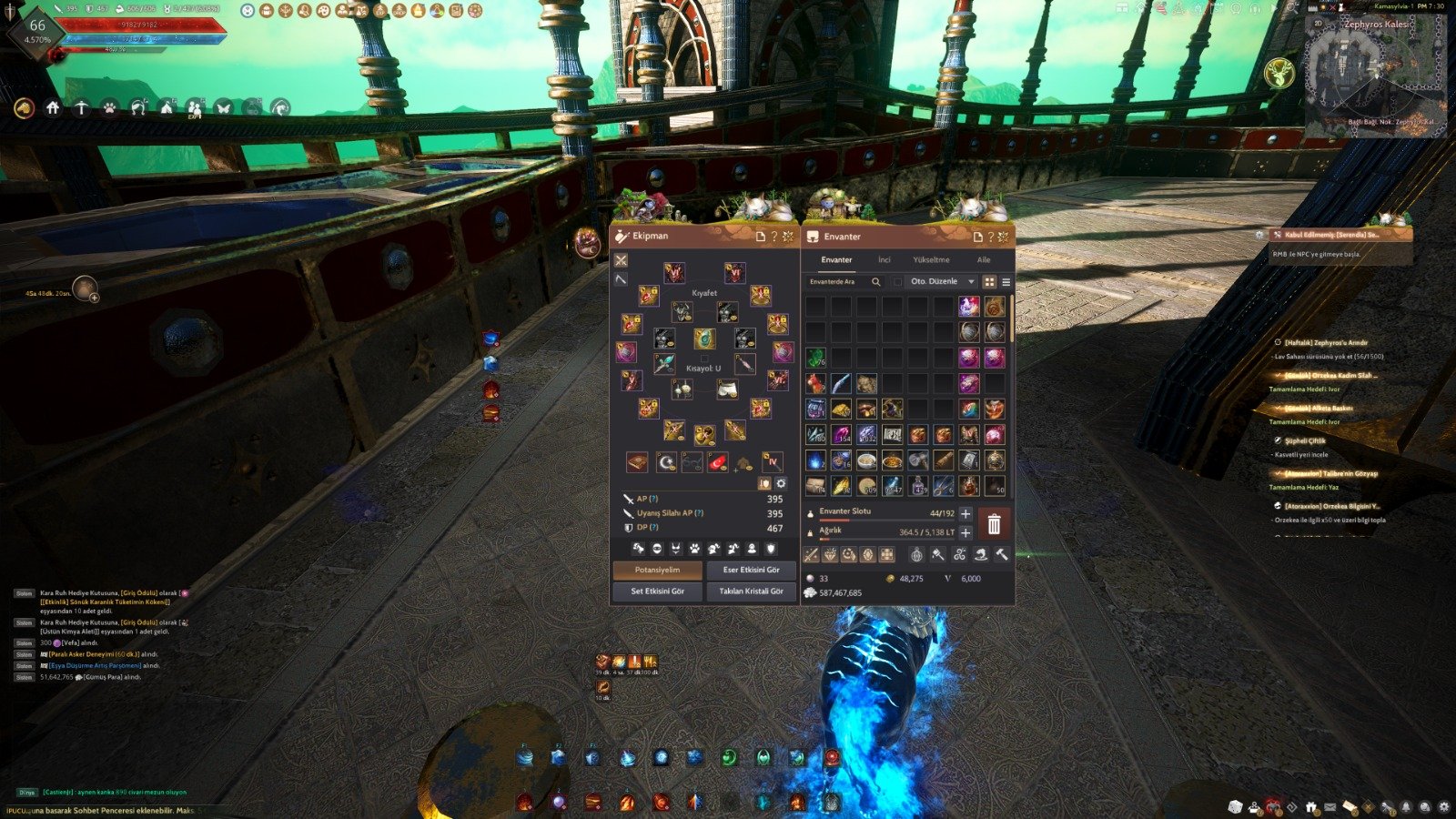Open Takılan Kristali Gör
This screenshot has height=819, width=1456.
(751, 591)
